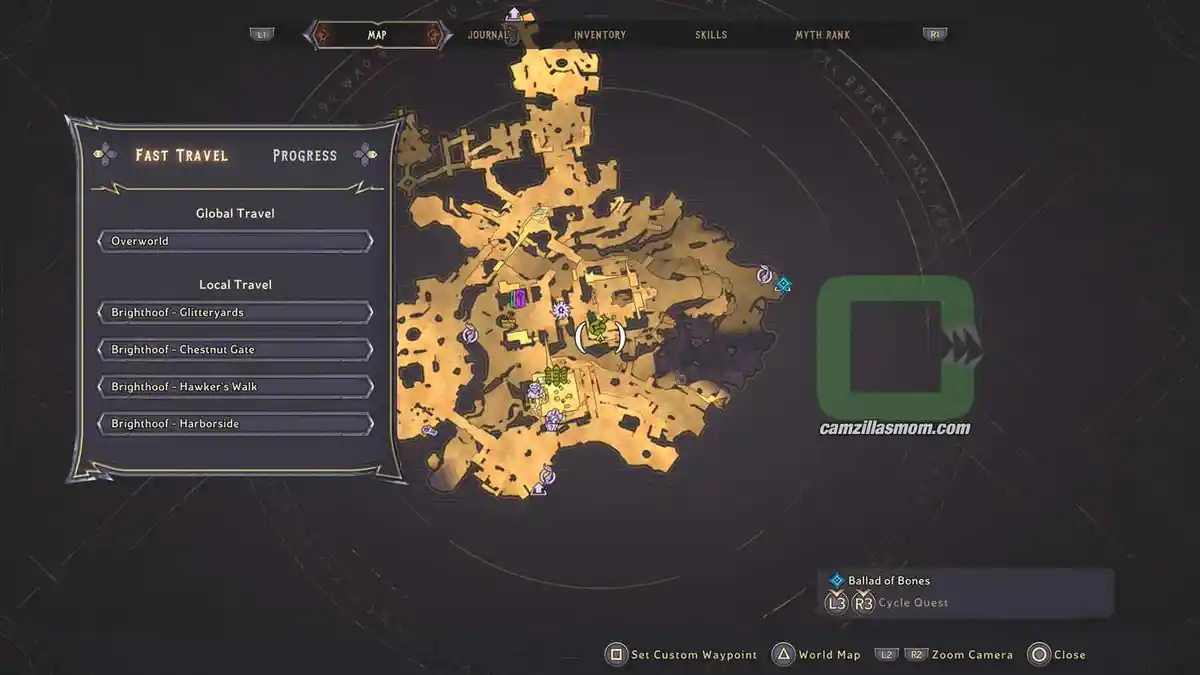Select Brighthoof - Harborside fast travel

click(x=235, y=424)
